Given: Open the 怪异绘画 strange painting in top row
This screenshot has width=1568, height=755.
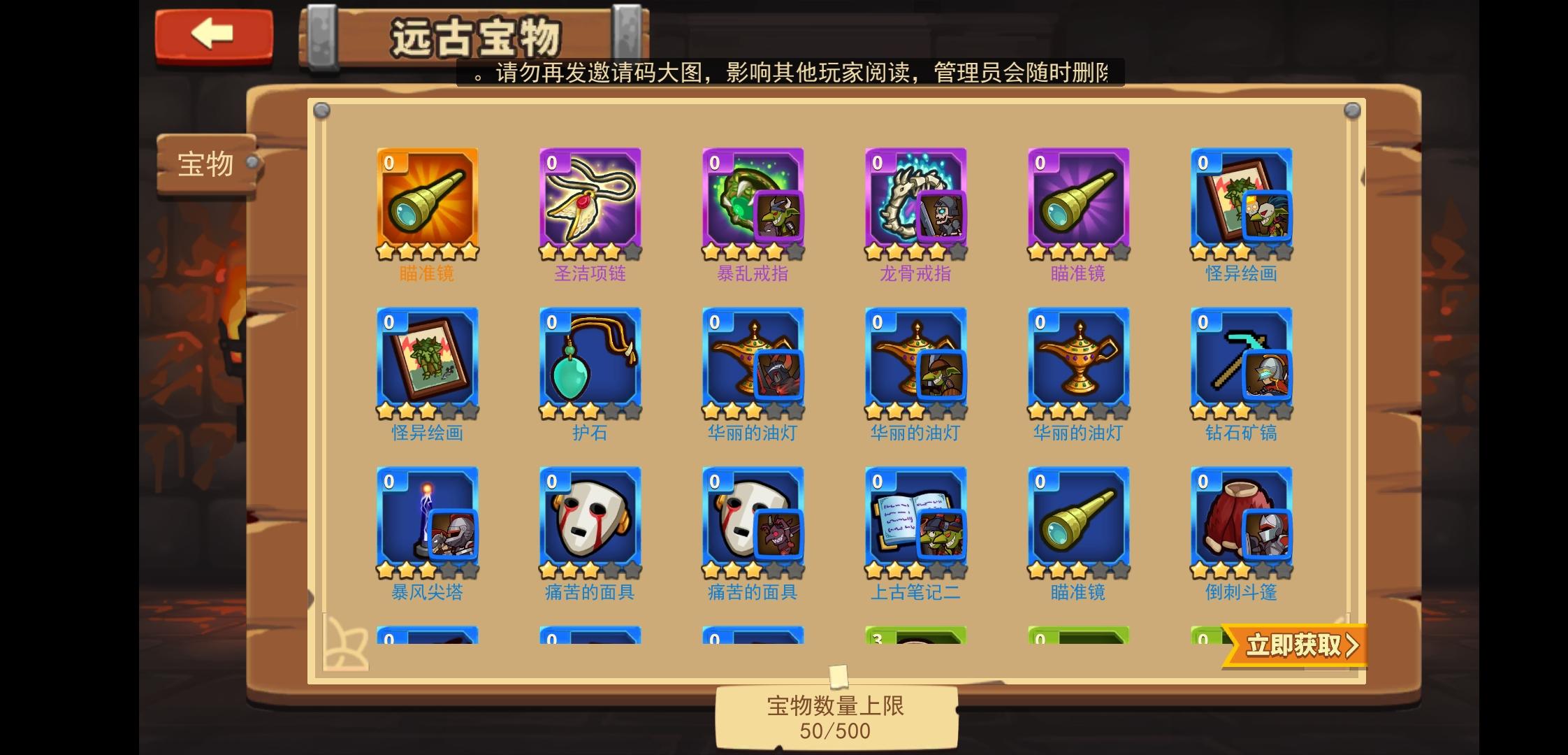Looking at the screenshot, I should pyautogui.click(x=1241, y=203).
